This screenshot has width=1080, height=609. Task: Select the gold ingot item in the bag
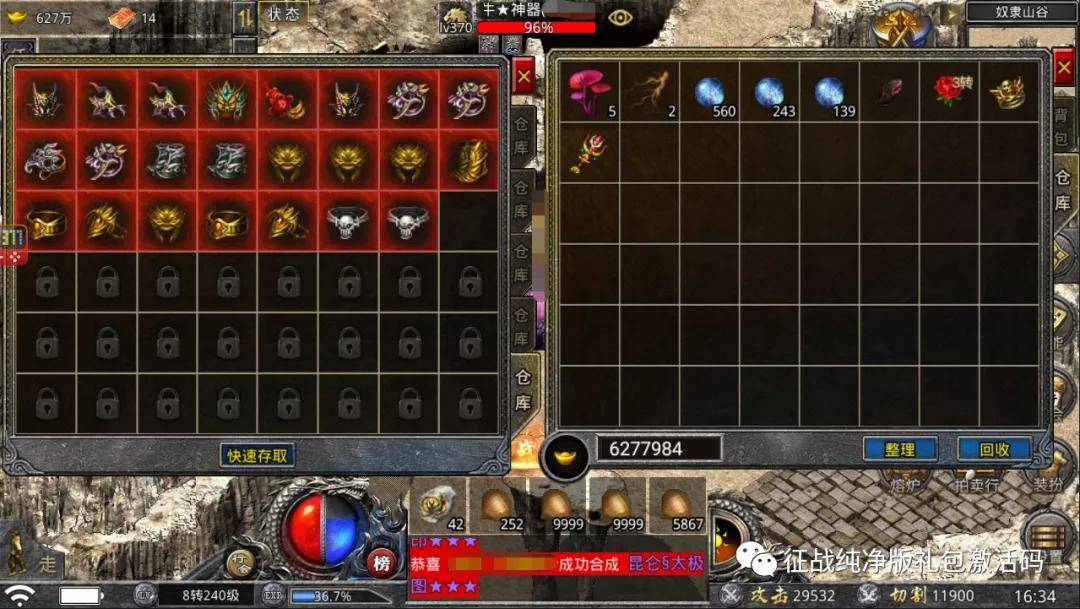coord(1007,92)
